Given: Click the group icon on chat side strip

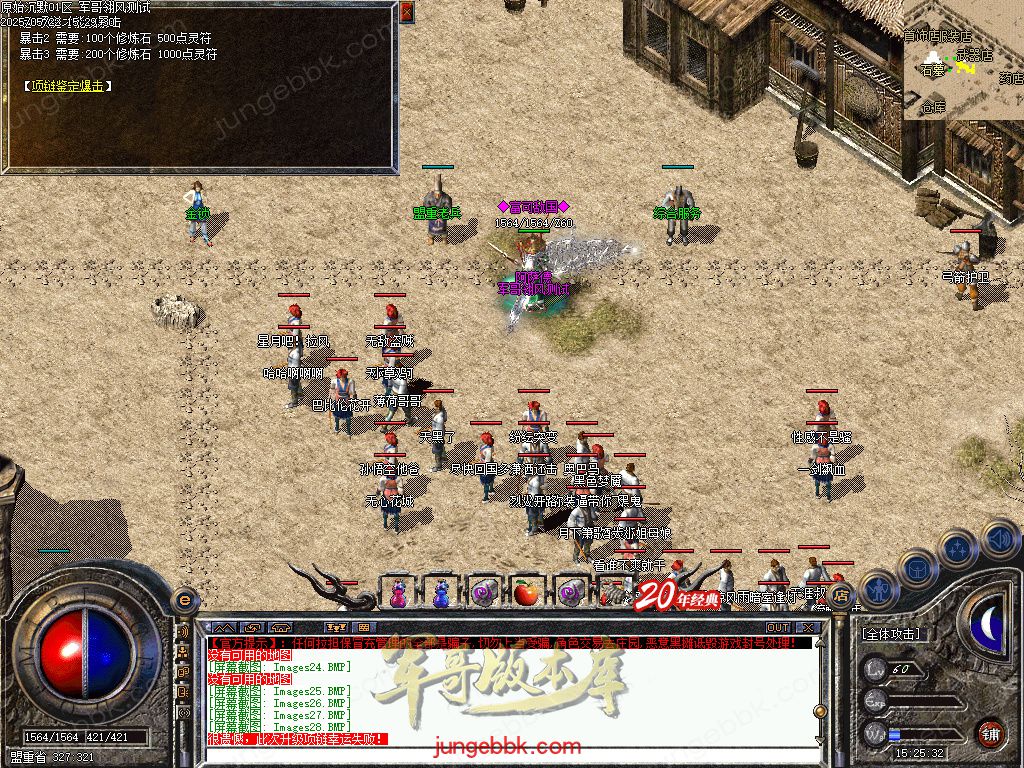Looking at the screenshot, I should [x=183, y=652].
